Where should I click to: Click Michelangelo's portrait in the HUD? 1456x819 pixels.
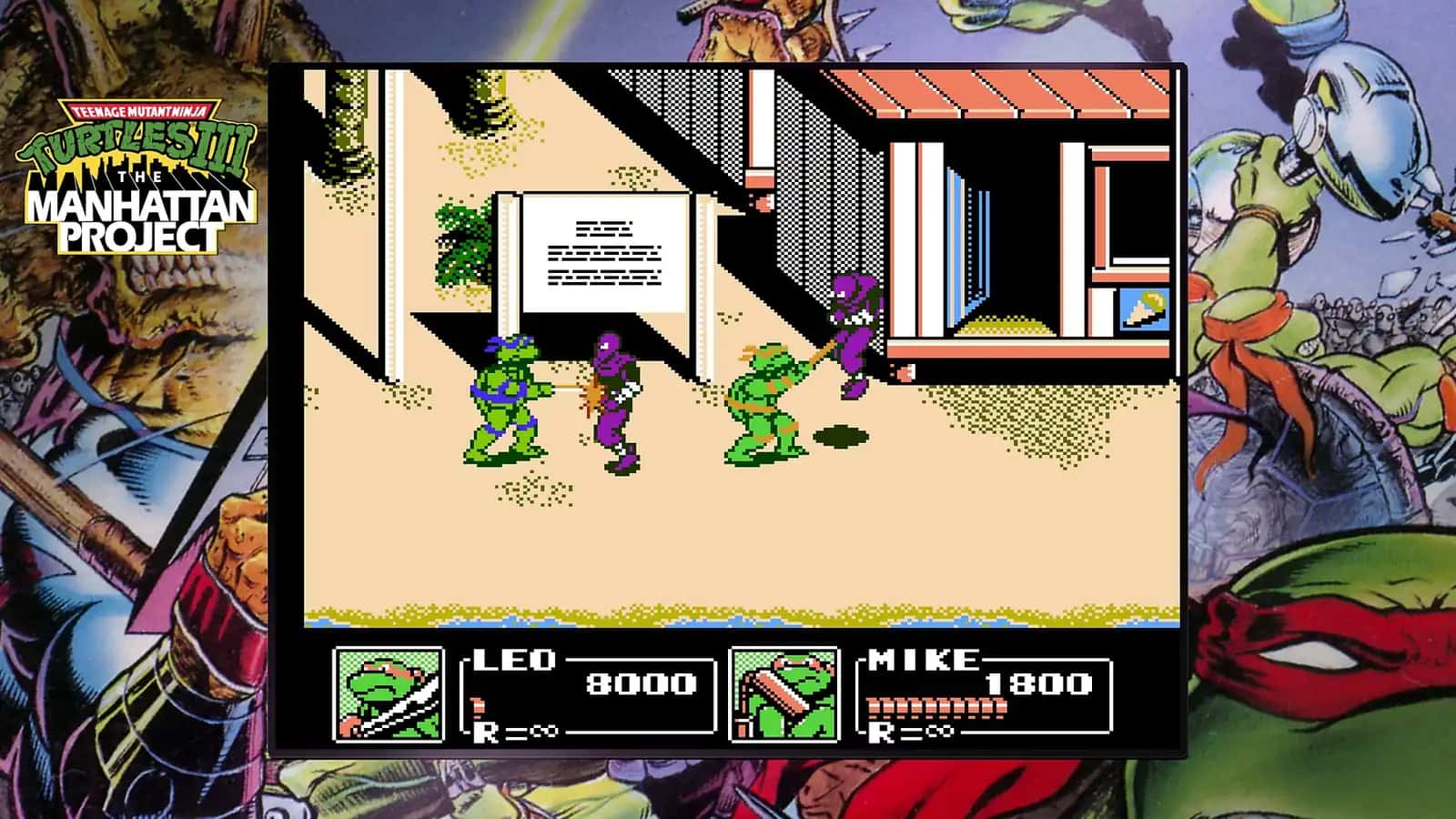(780, 693)
